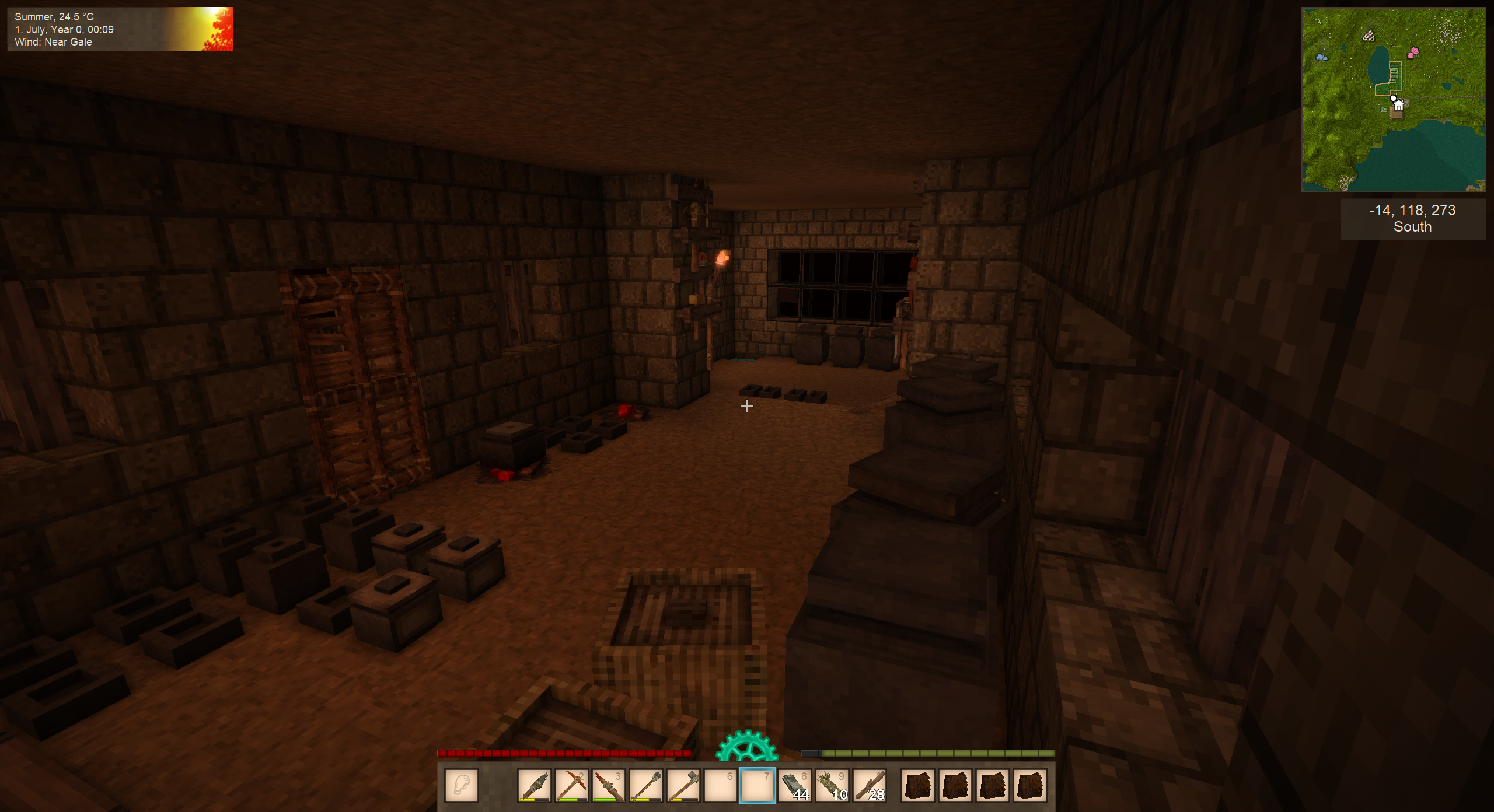Select the hammer-headed tool in the hotbar
Image resolution: width=1494 pixels, height=812 pixels.
683,785
